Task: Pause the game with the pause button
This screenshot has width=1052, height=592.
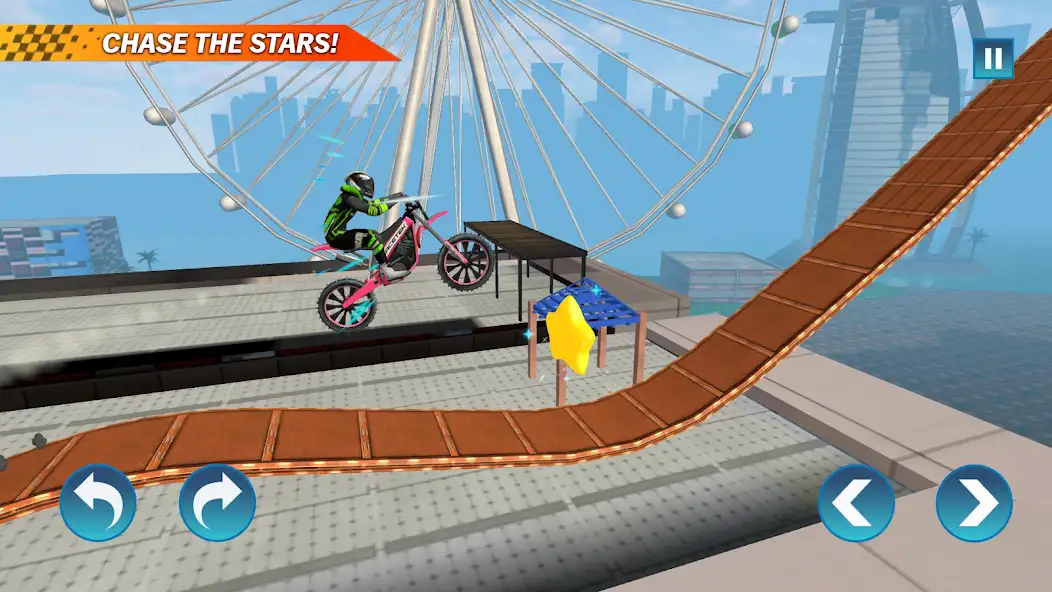Action: (993, 59)
